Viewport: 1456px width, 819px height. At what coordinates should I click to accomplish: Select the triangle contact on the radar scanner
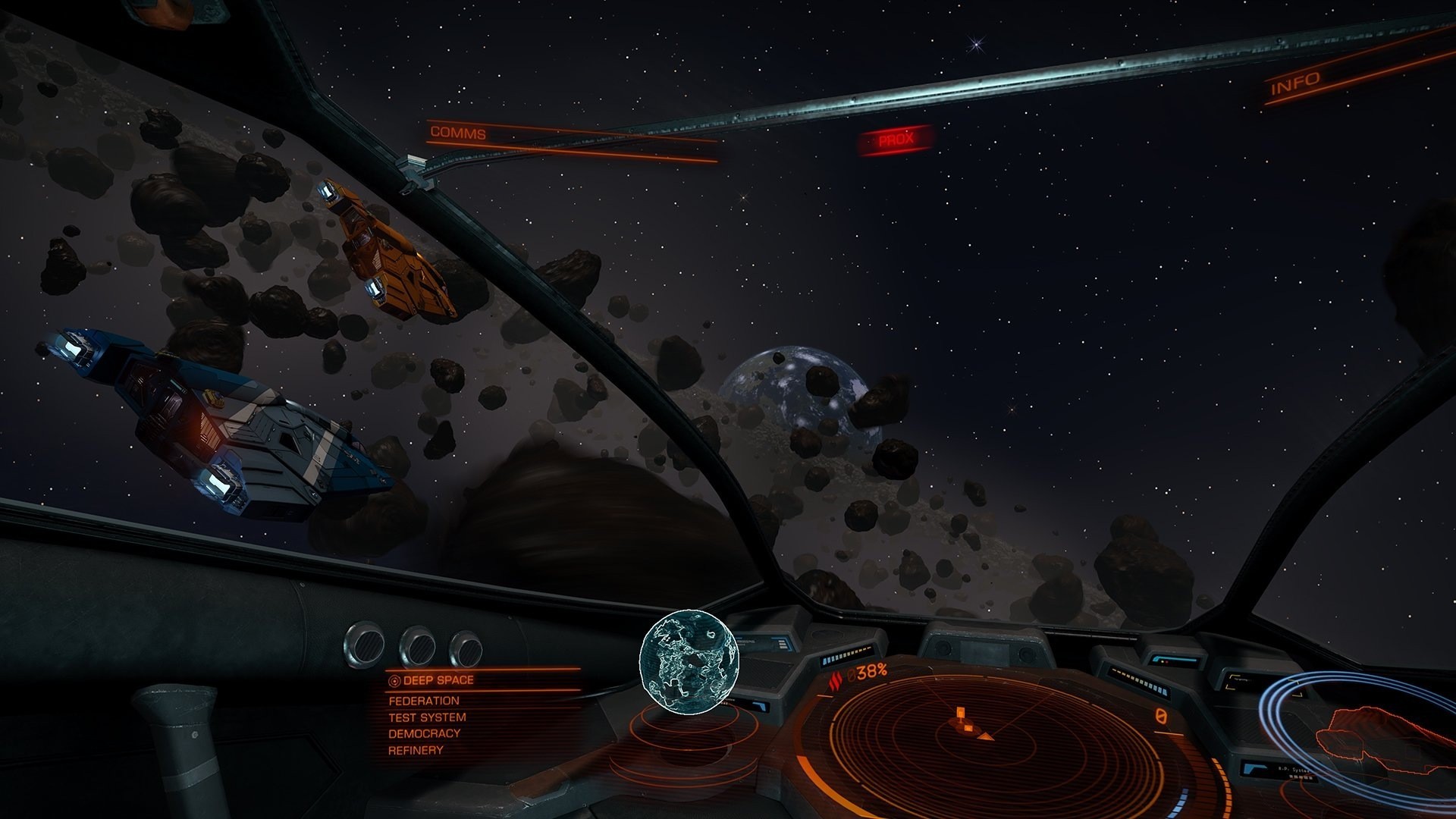coord(986,738)
